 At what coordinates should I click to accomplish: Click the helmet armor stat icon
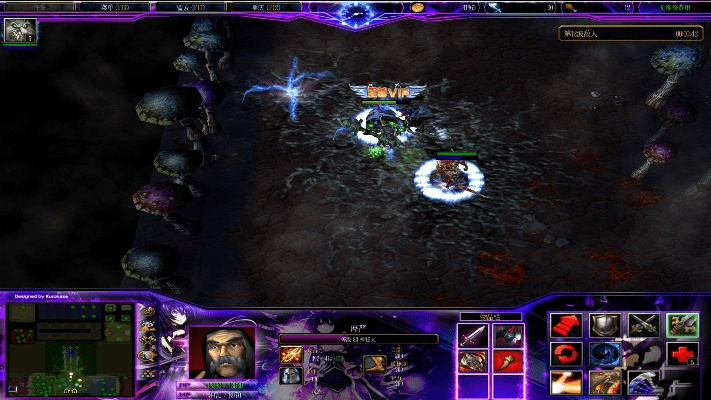click(x=291, y=375)
